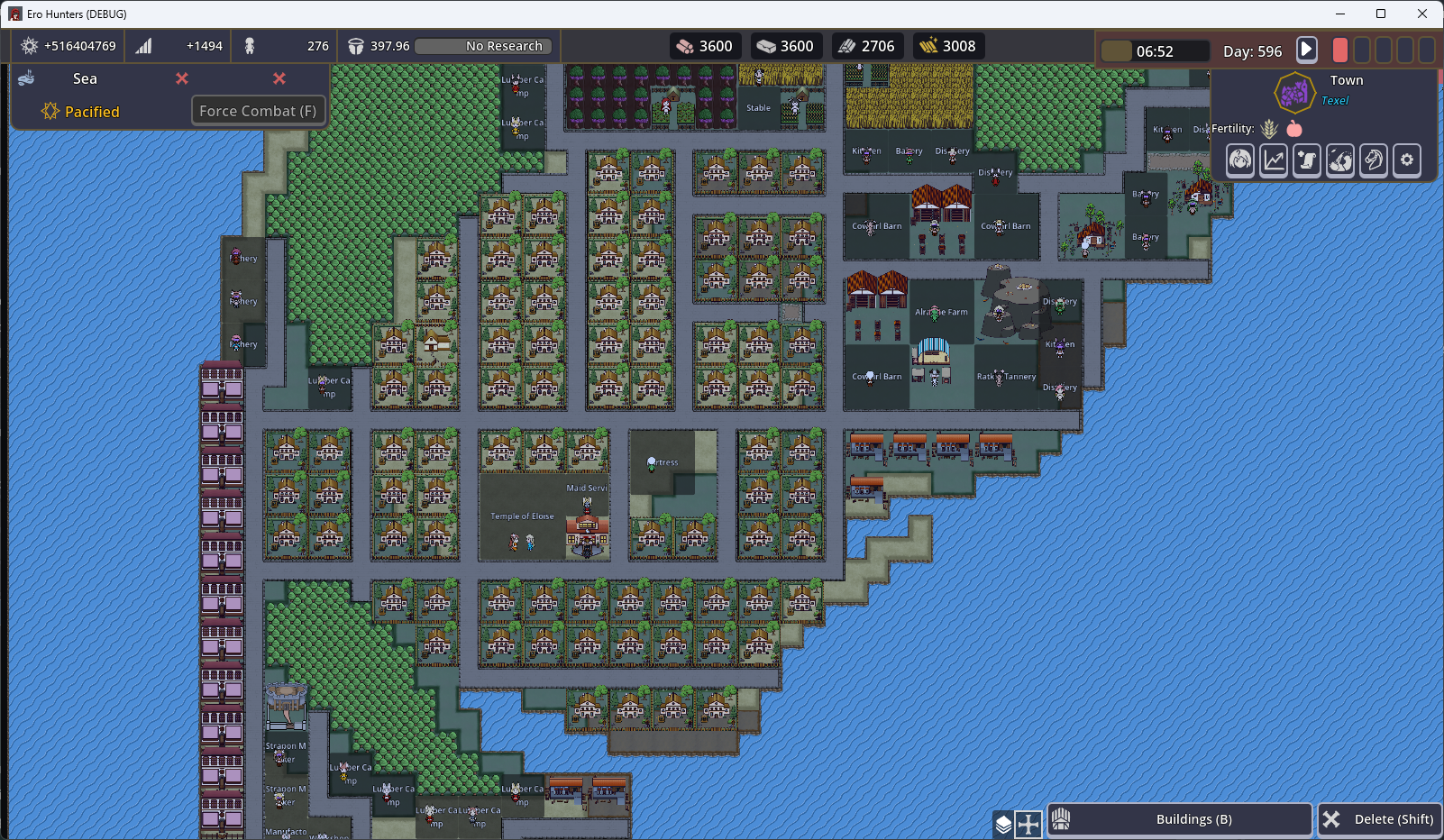Screen dimensions: 1444x840
Task: Open the horse stable panel icon
Action: [x=1374, y=160]
